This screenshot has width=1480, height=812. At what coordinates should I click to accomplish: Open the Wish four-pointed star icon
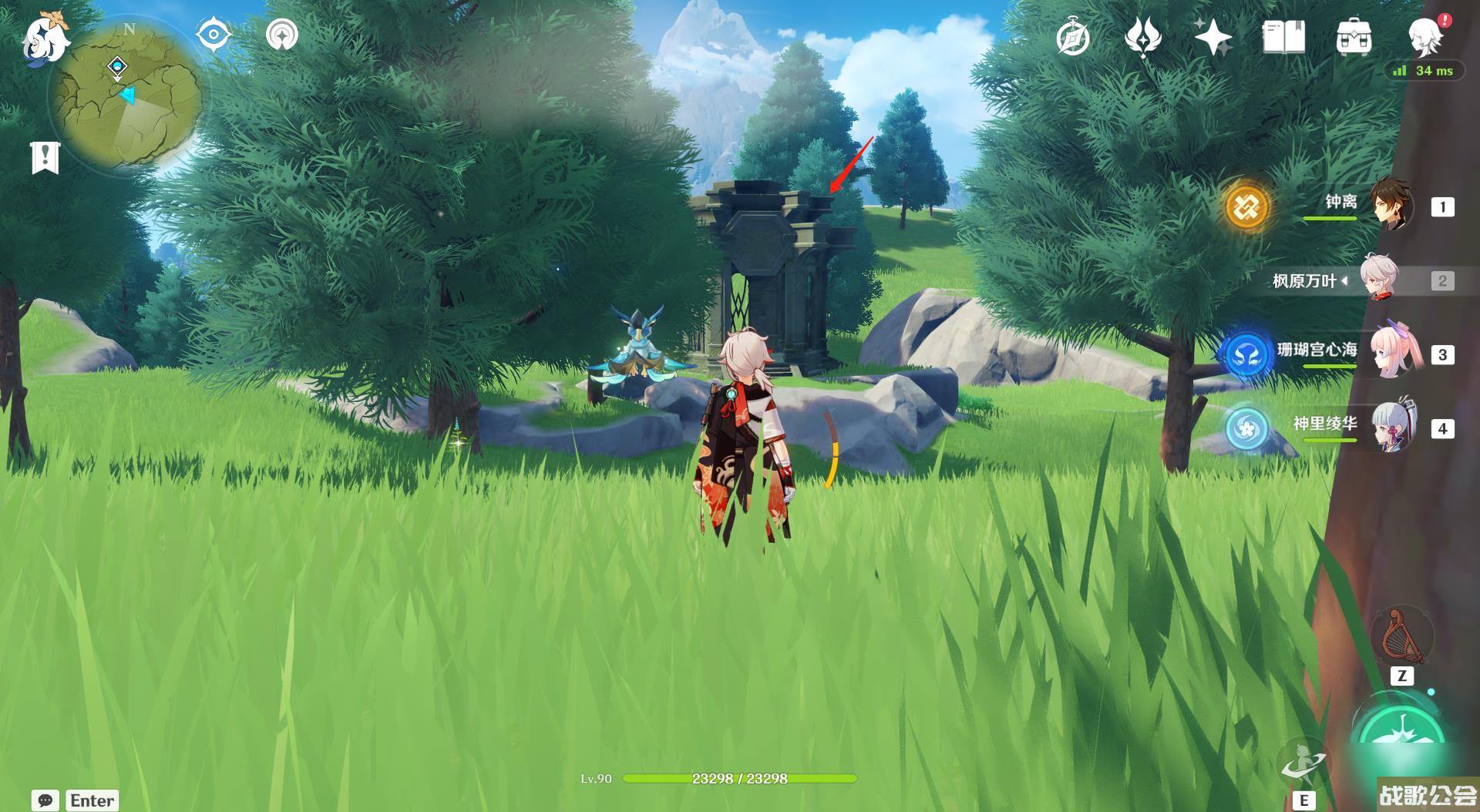[1213, 37]
